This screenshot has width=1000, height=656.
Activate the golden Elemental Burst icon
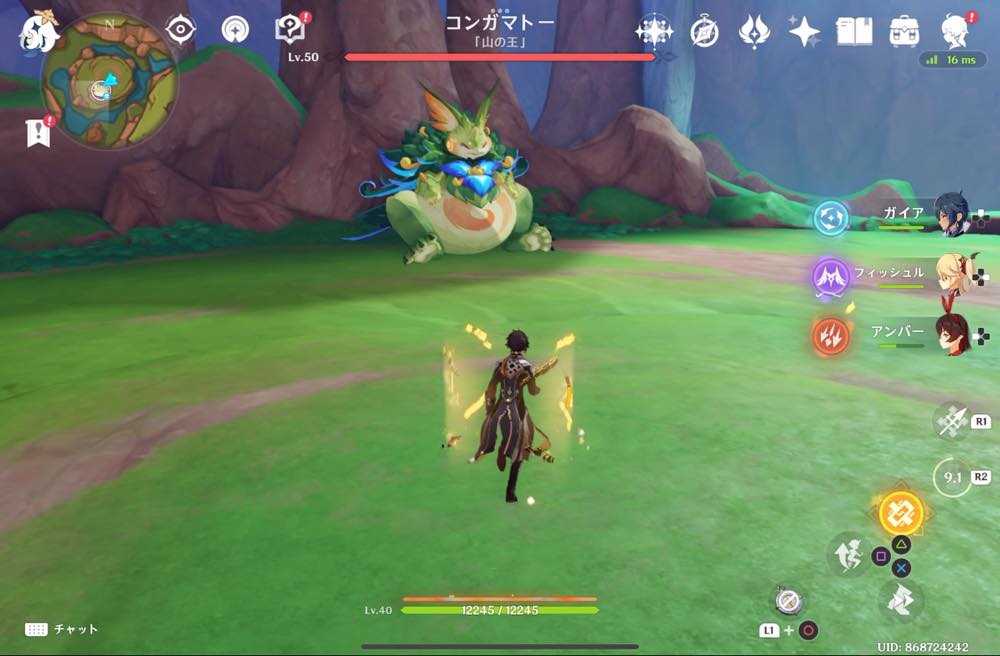[901, 513]
